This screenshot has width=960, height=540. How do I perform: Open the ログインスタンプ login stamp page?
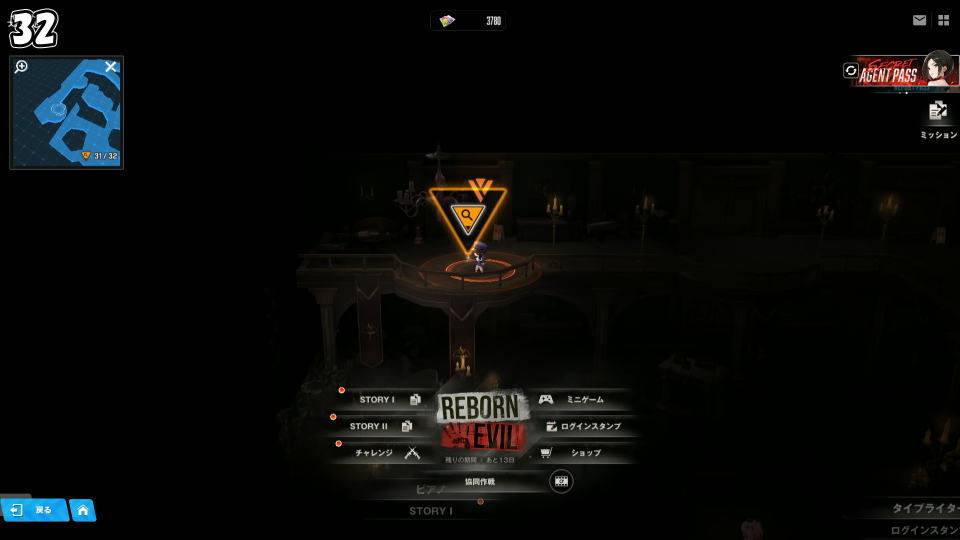click(x=584, y=427)
